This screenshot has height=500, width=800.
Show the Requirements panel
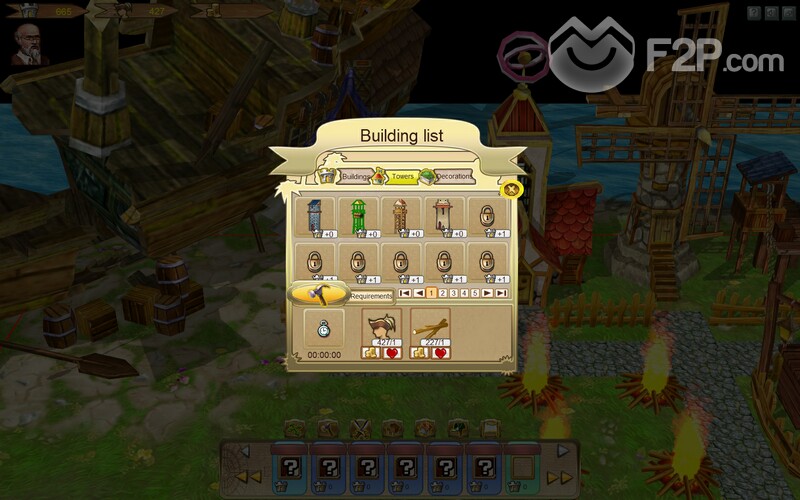coord(370,296)
